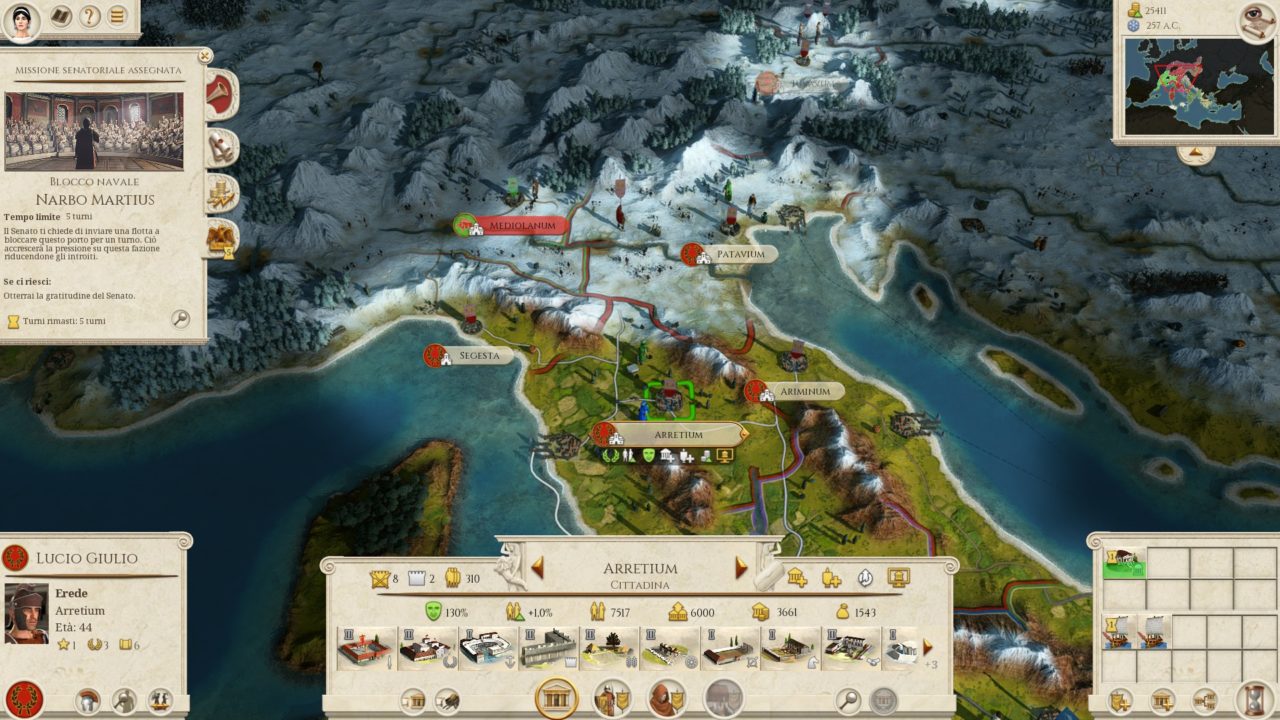
Task: Open the soldier recruitment tab
Action: pyautogui.click(x=612, y=697)
